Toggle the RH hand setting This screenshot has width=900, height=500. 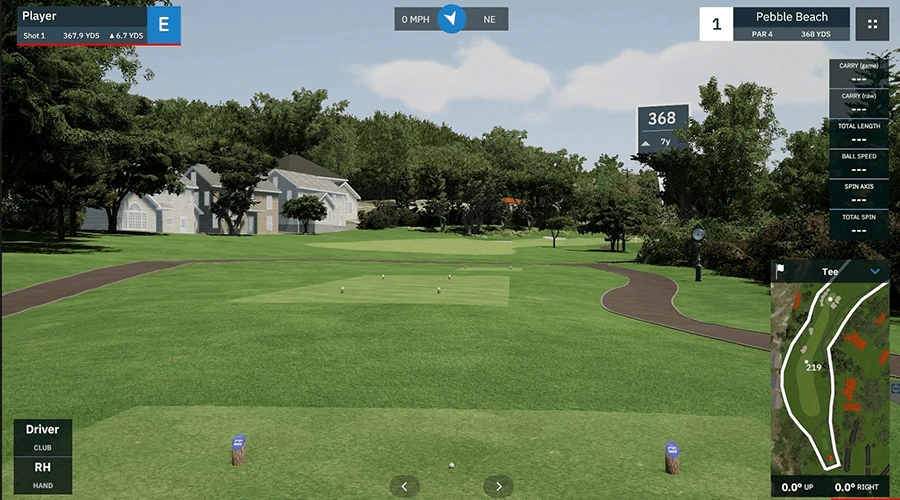(x=42, y=473)
